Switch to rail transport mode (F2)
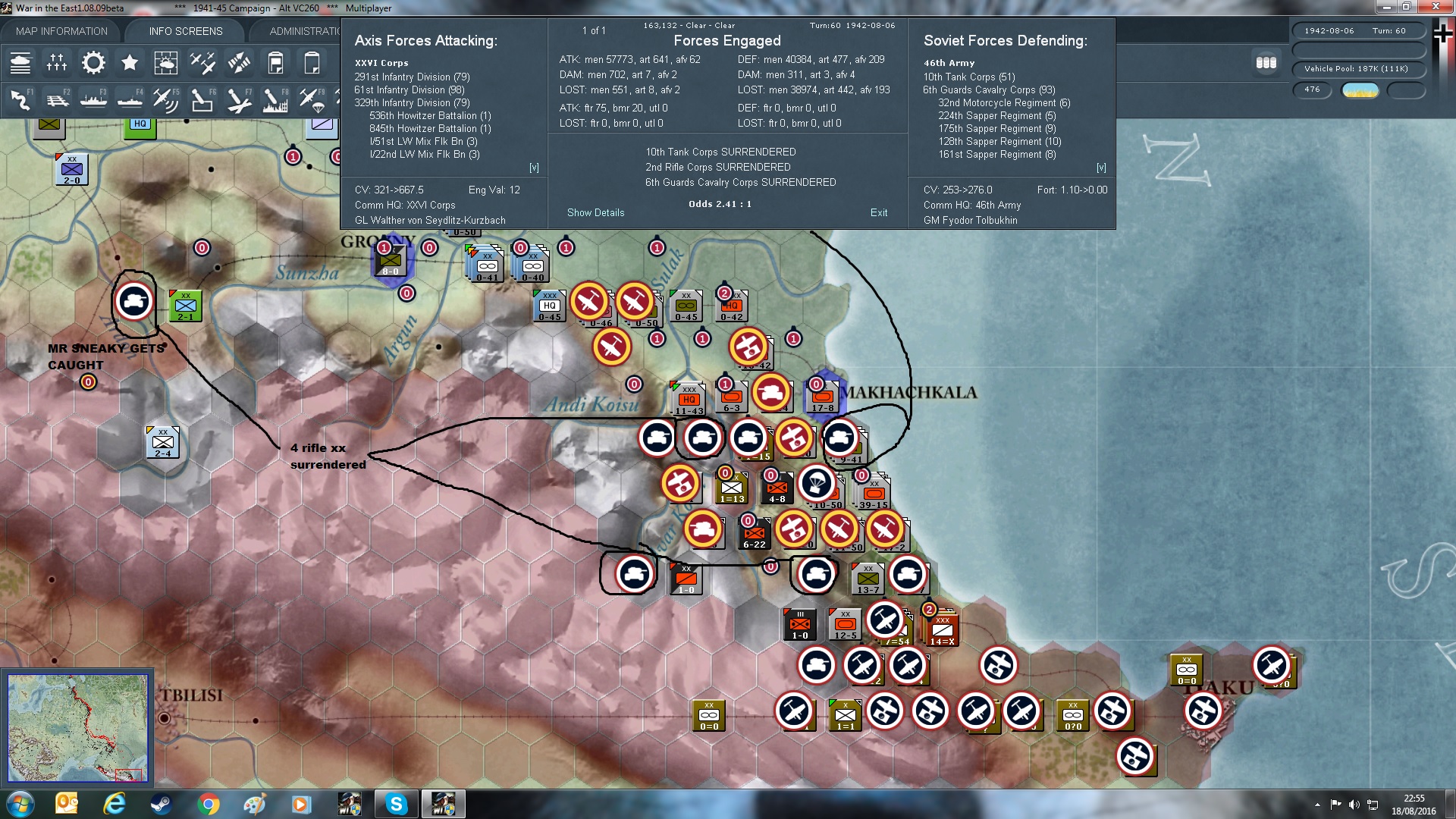Viewport: 1456px width, 819px height. [x=58, y=99]
